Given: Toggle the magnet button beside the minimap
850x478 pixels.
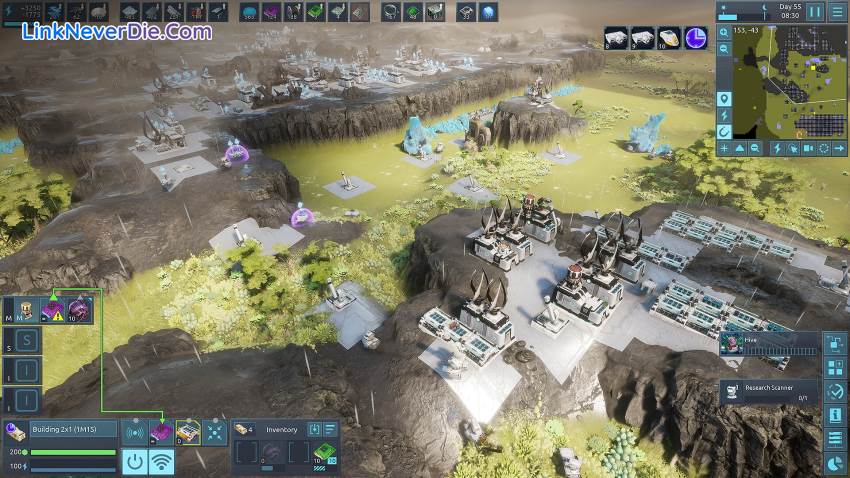Looking at the screenshot, I should click(x=724, y=131).
